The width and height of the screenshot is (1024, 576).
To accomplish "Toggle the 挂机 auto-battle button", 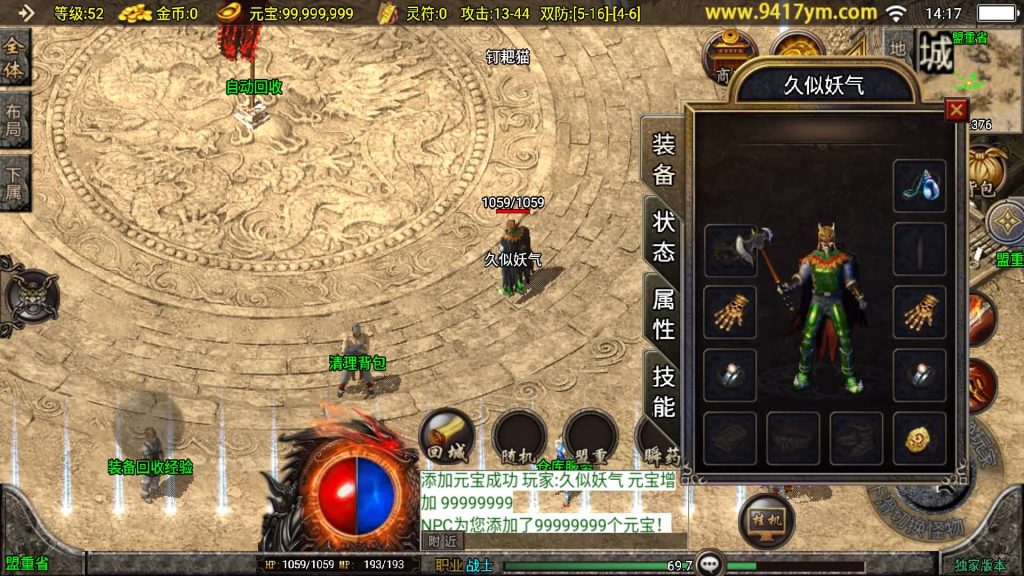I will 766,519.
